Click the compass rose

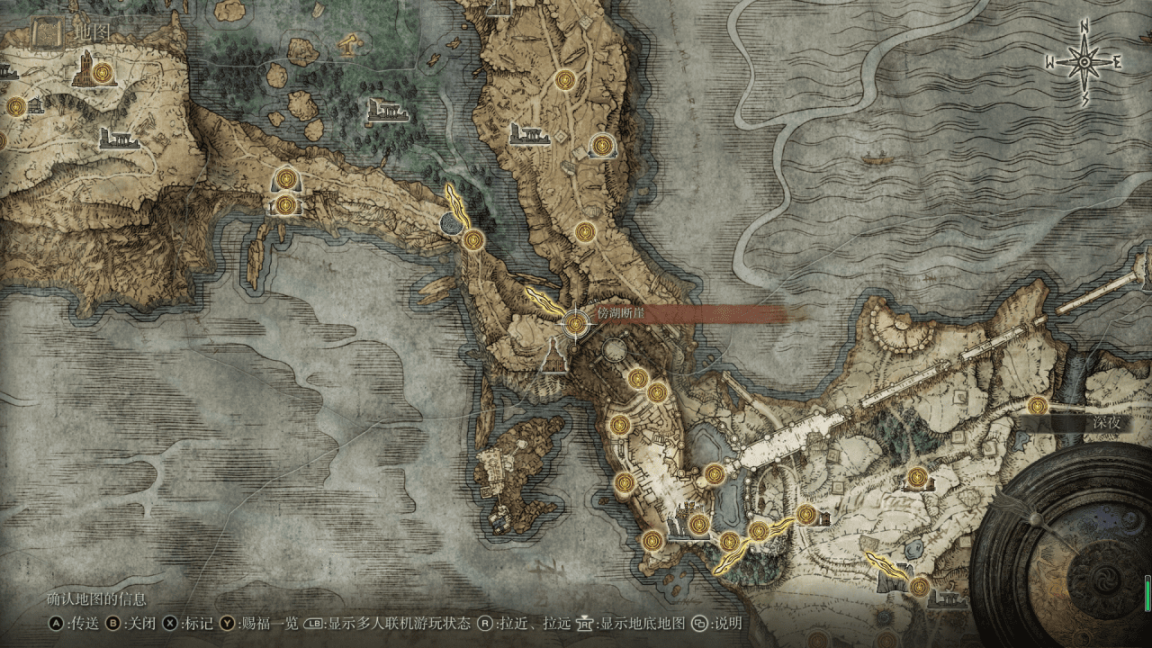point(1084,63)
